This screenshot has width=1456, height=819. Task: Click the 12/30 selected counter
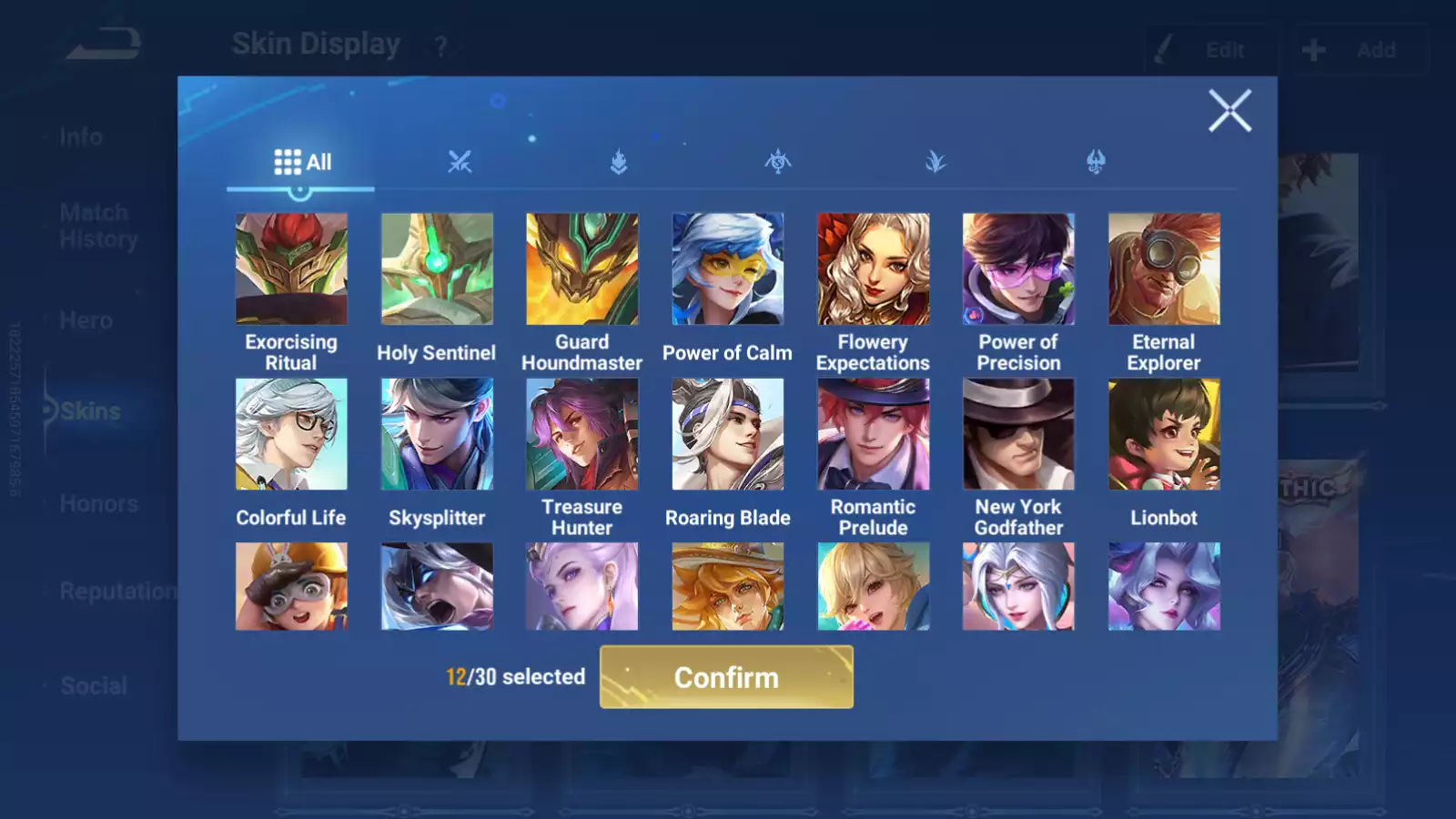(x=514, y=677)
